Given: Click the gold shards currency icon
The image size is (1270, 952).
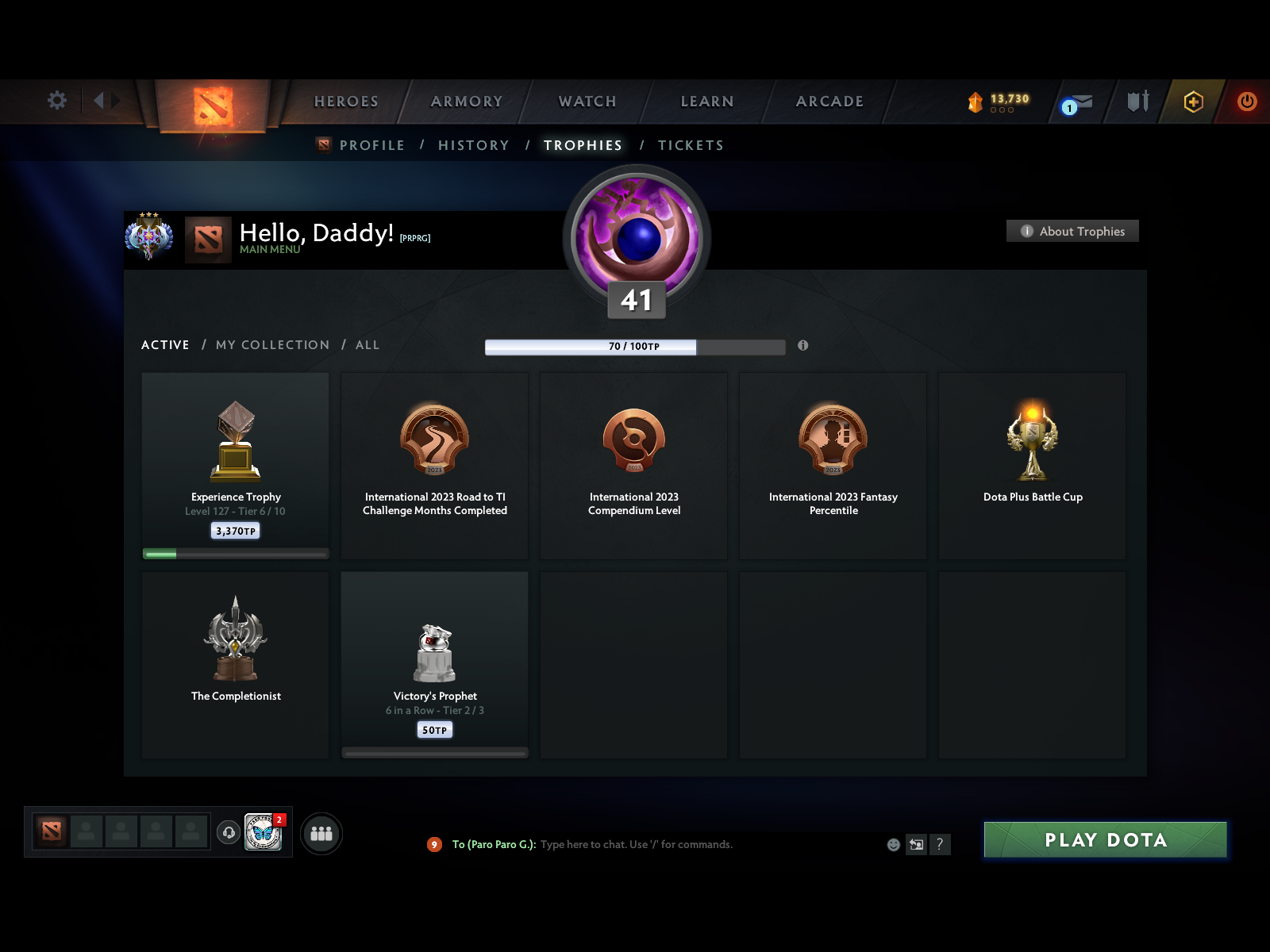Looking at the screenshot, I should [976, 100].
